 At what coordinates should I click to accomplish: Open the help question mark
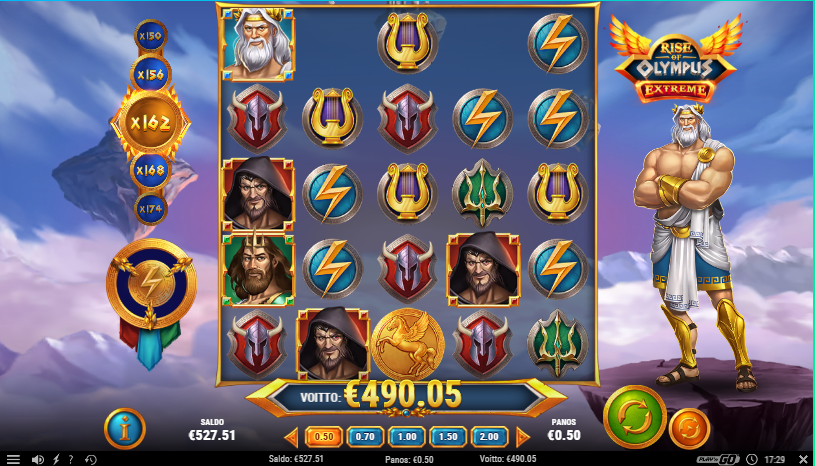click(70, 459)
